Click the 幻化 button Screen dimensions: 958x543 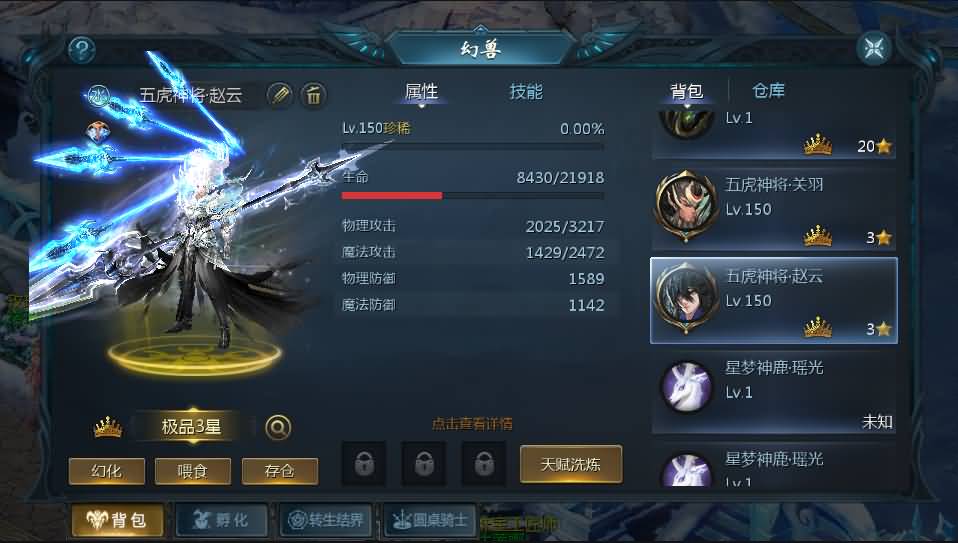(107, 471)
